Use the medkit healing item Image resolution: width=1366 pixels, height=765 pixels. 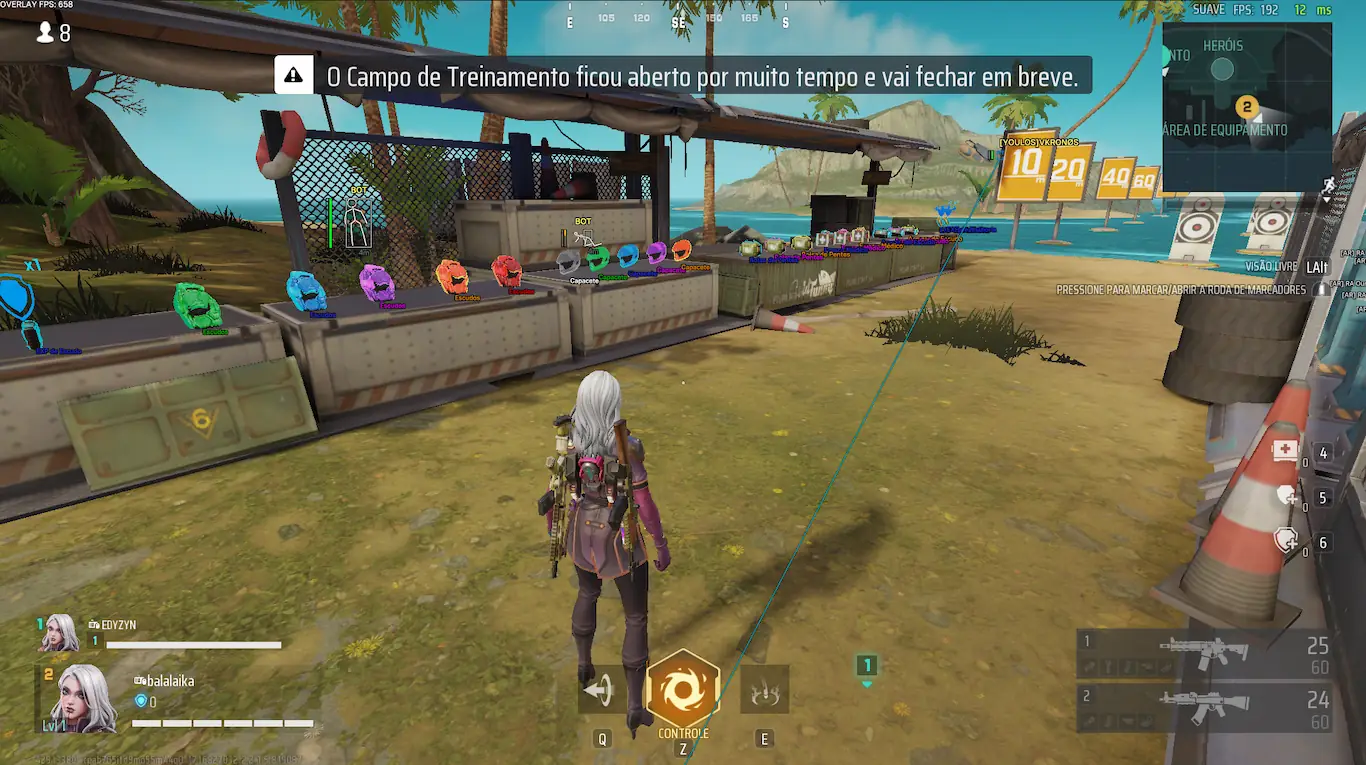coord(1285,451)
